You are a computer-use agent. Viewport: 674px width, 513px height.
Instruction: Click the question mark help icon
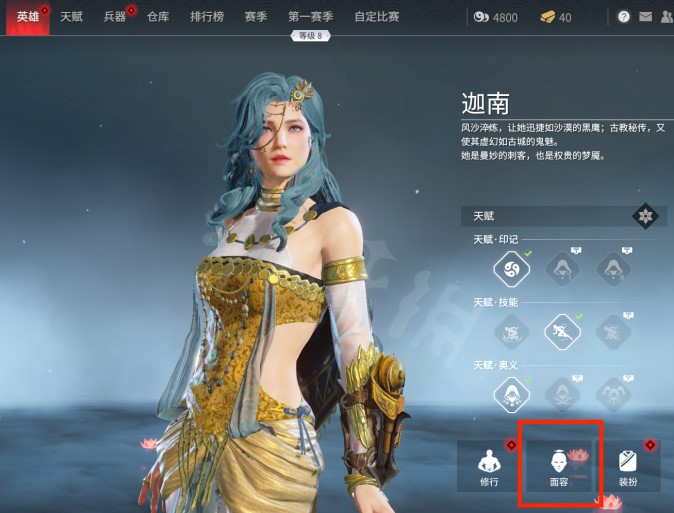(624, 17)
